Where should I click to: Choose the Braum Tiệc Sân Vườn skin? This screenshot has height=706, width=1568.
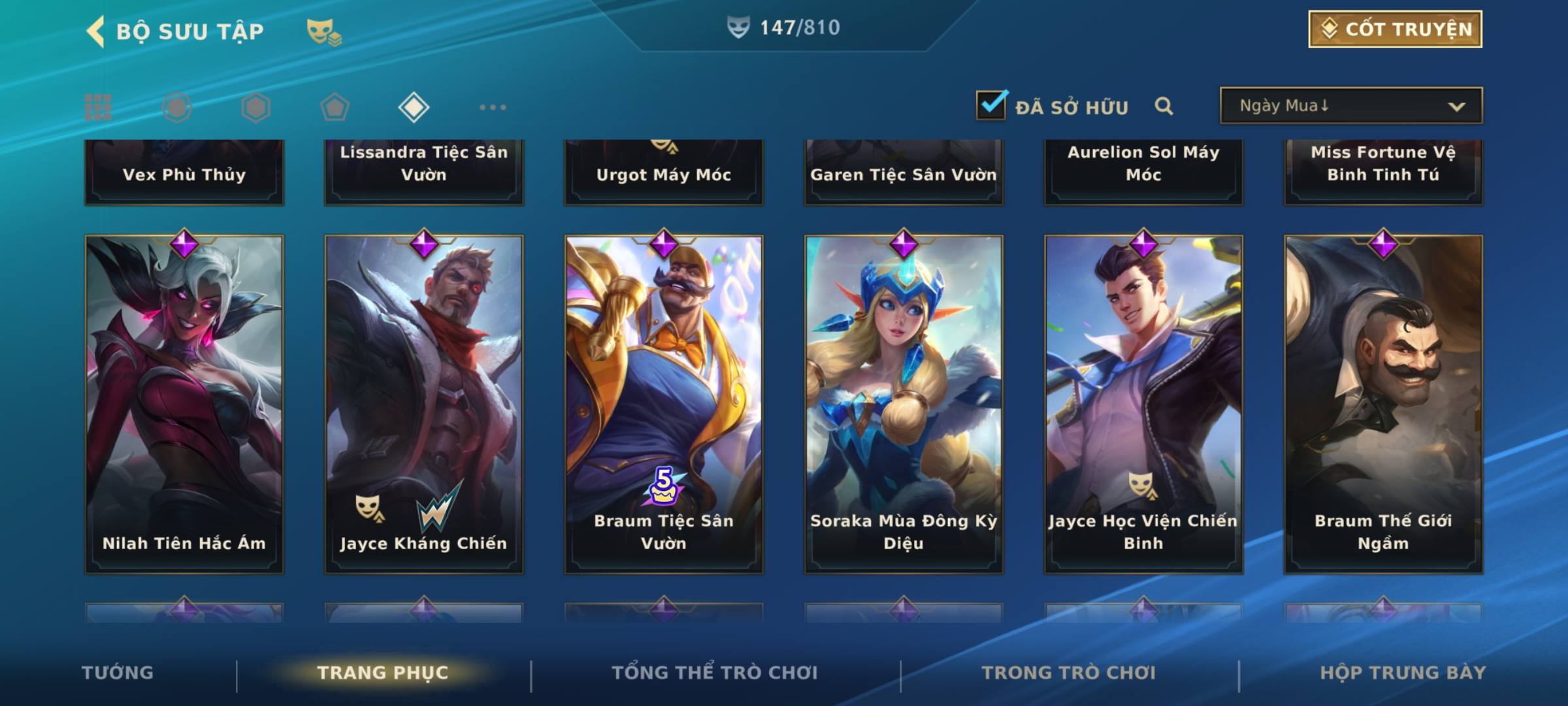[664, 404]
